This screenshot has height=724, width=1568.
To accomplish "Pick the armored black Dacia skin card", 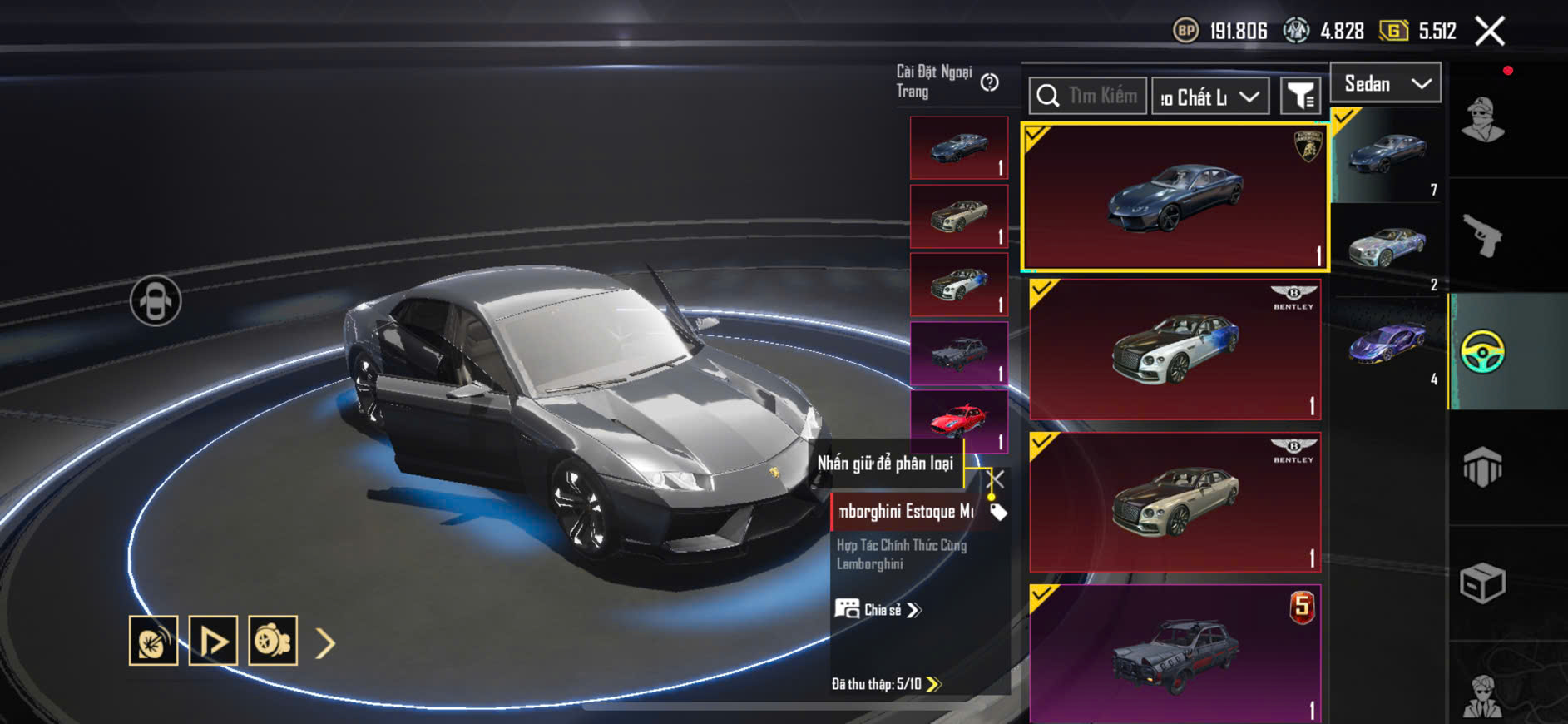I will click(x=1175, y=653).
